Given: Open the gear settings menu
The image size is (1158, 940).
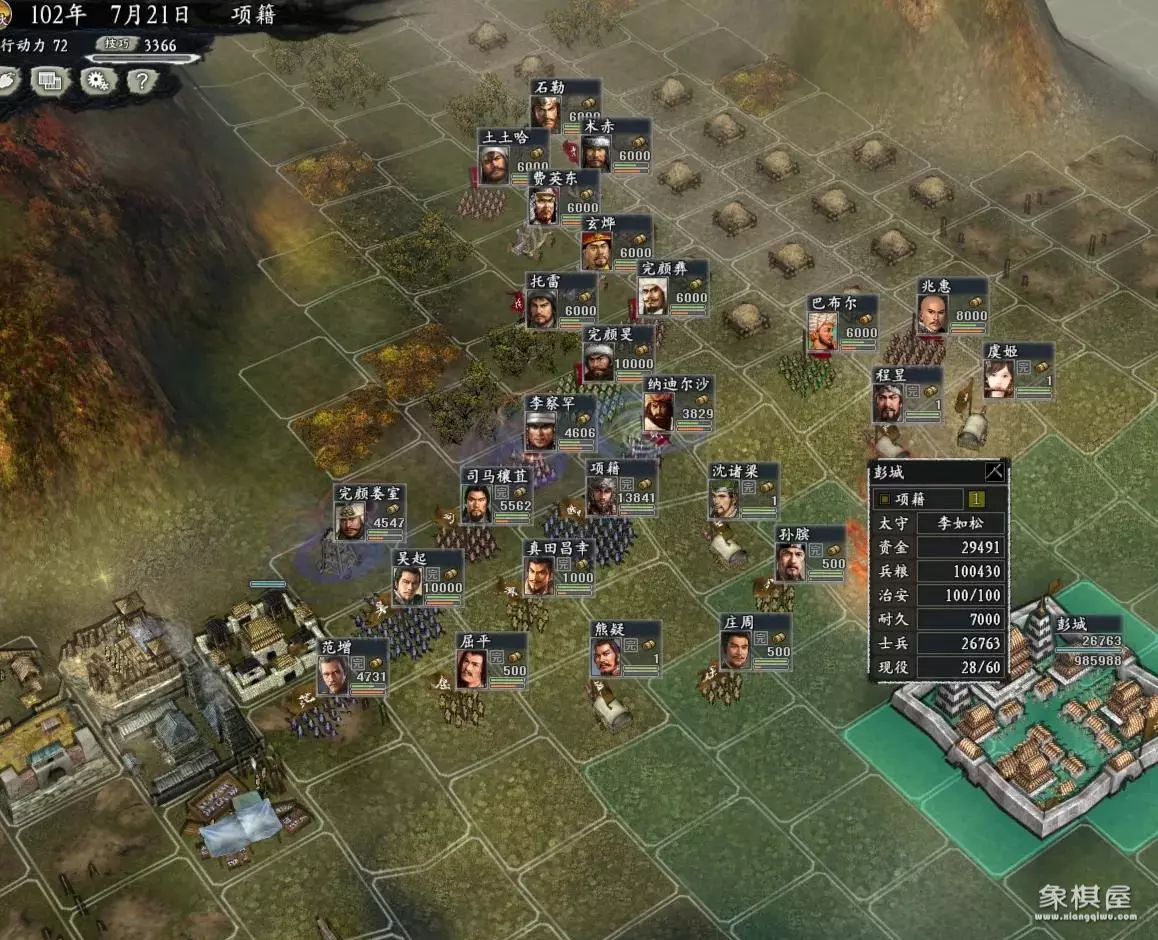Looking at the screenshot, I should tap(96, 81).
